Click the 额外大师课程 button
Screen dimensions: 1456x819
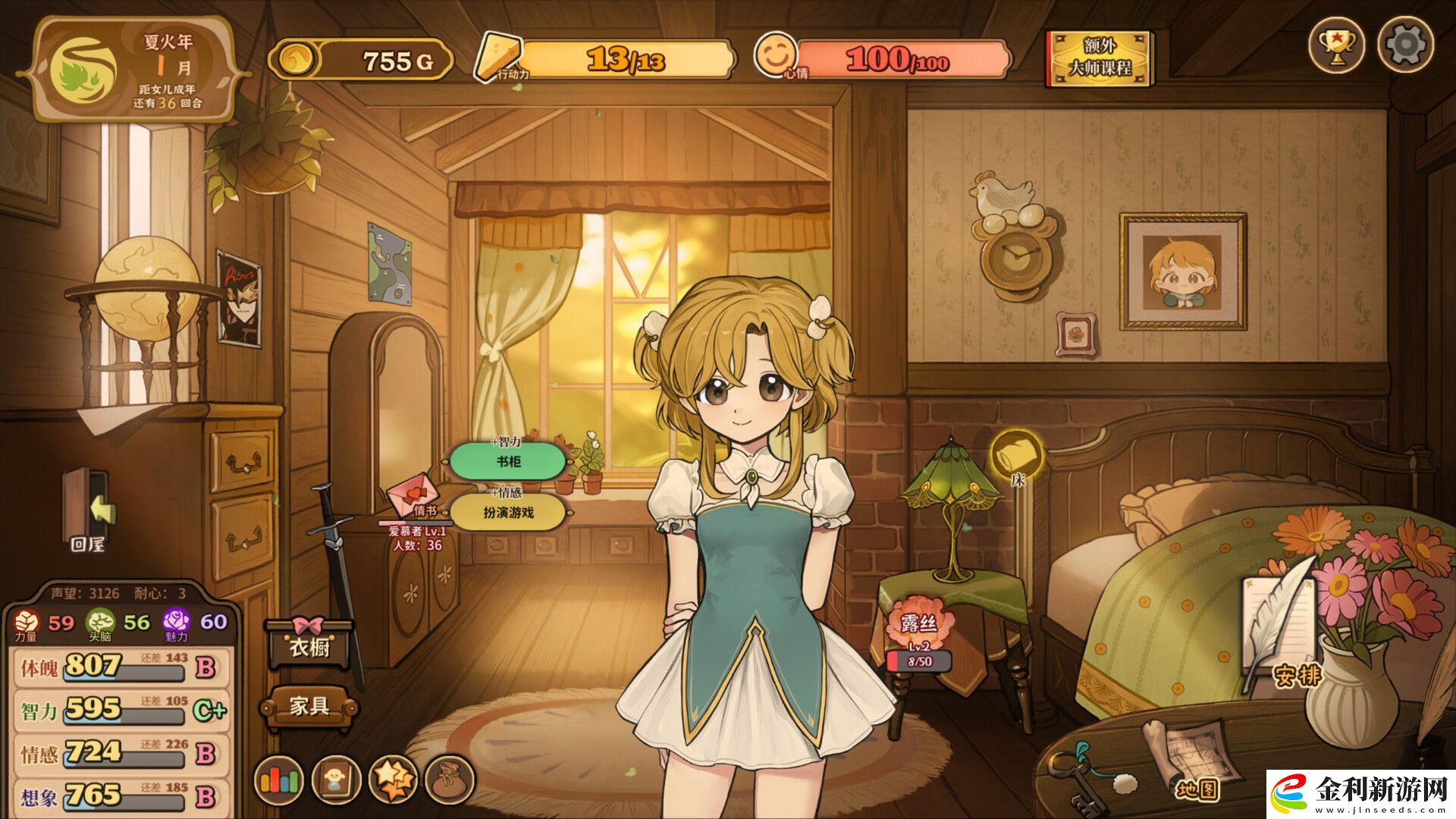pos(1100,58)
